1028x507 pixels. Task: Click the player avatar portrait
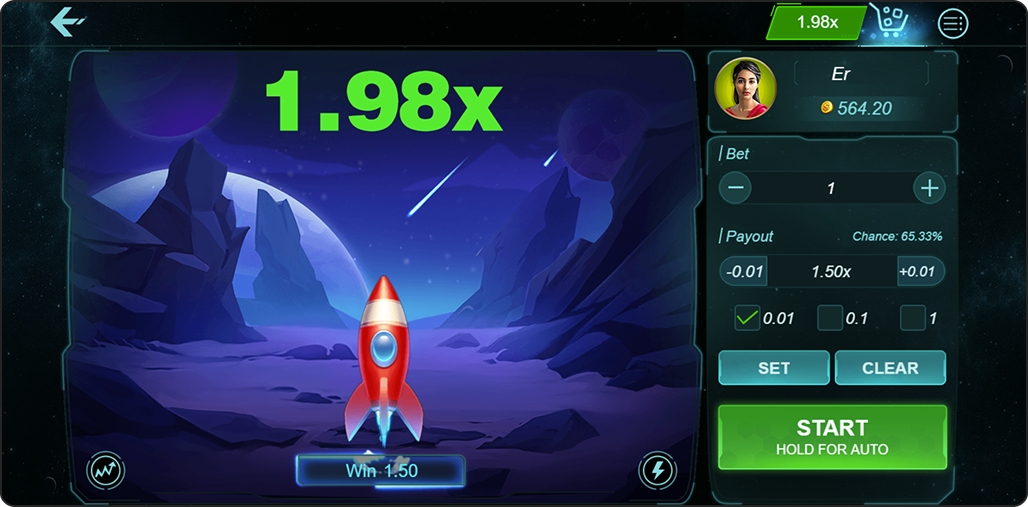(745, 89)
